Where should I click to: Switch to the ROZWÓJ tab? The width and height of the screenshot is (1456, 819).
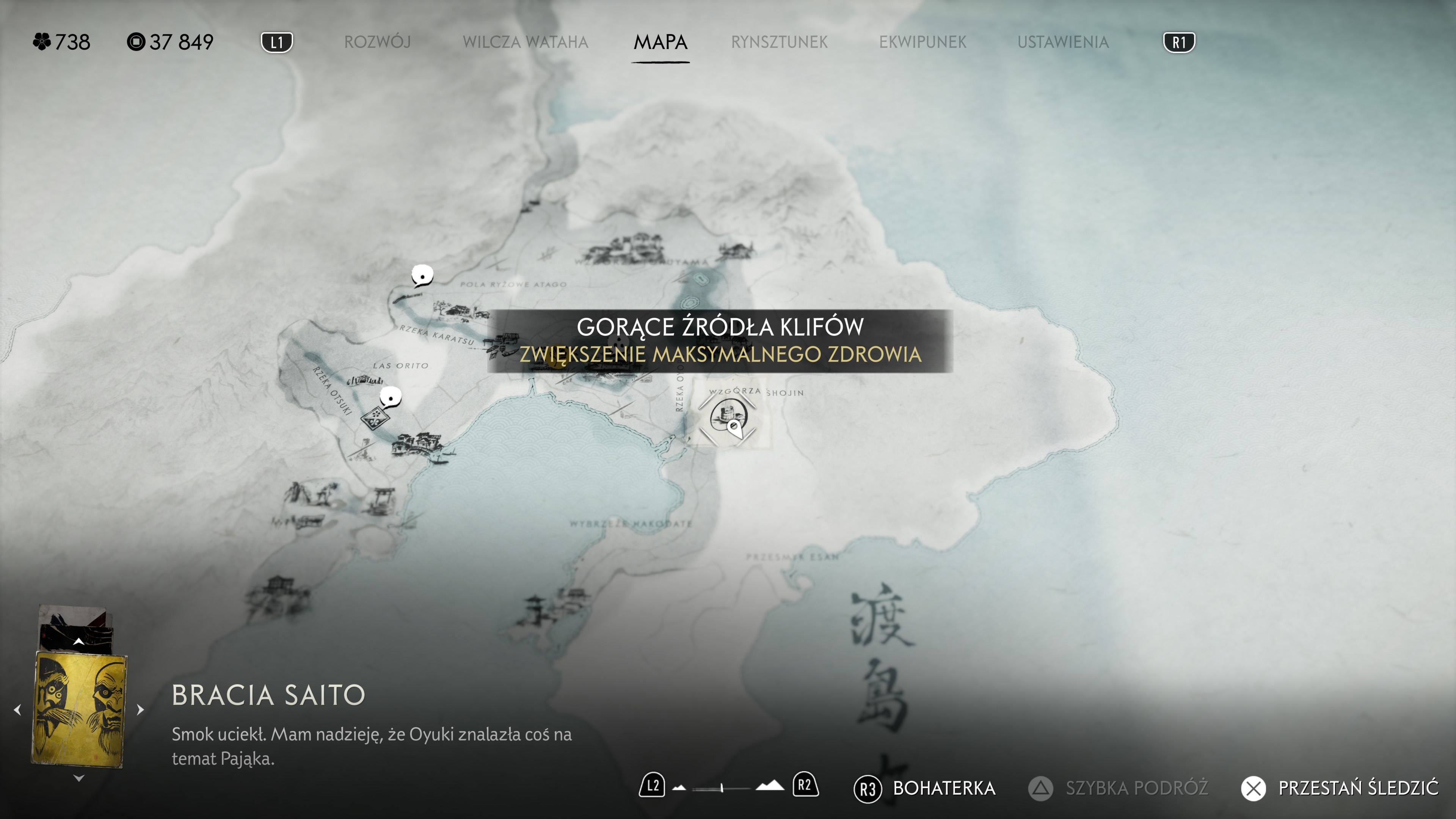coord(377,42)
